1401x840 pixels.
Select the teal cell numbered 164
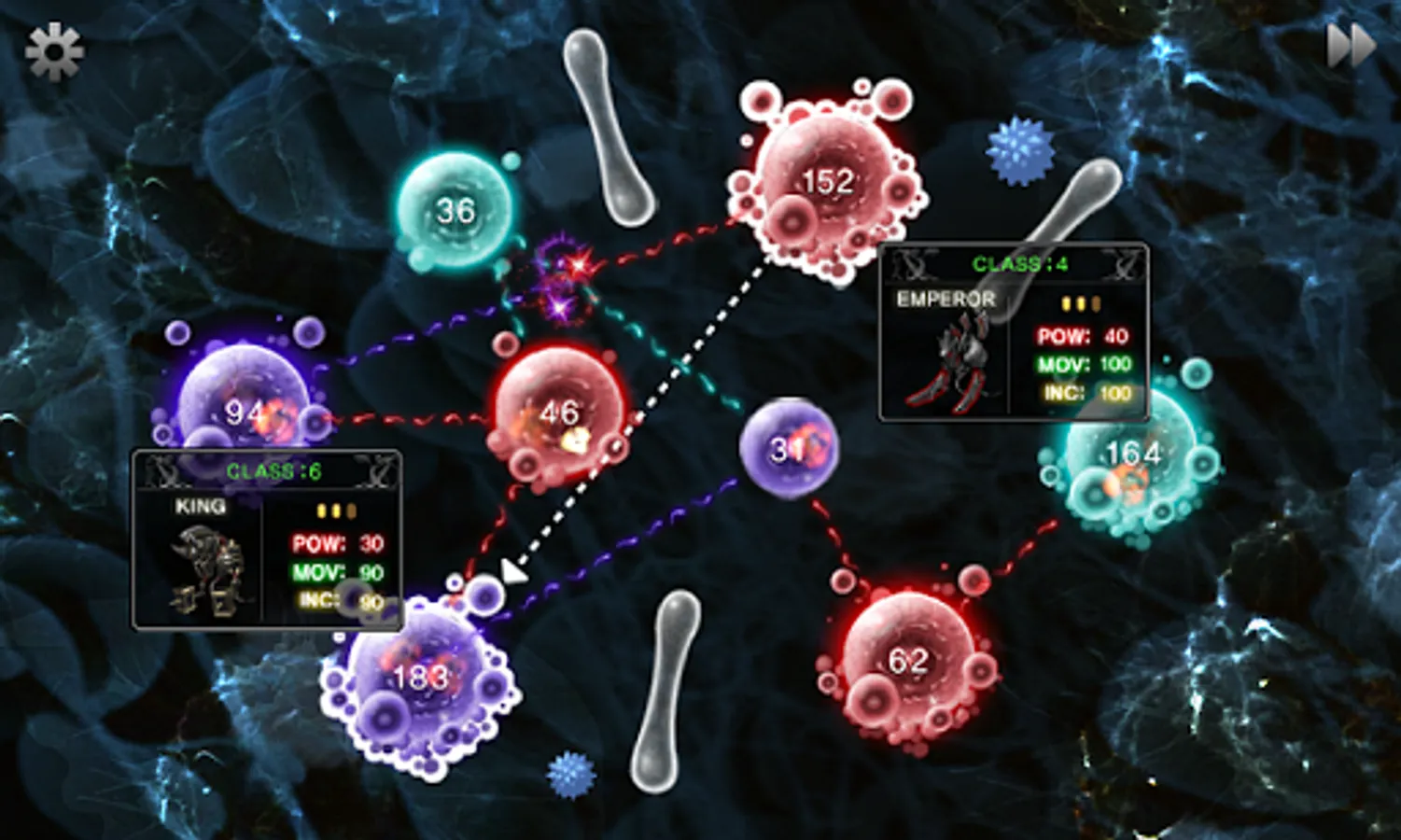tap(1132, 455)
